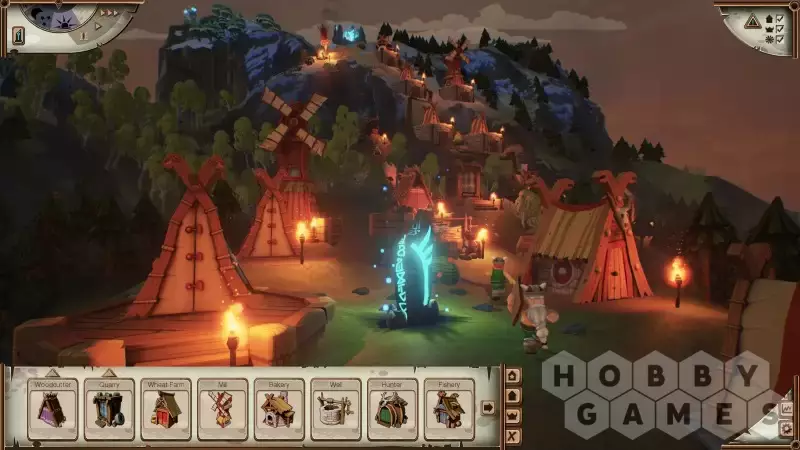Toggle the house objective checkbox
This screenshot has height=450, width=800.
tap(779, 18)
